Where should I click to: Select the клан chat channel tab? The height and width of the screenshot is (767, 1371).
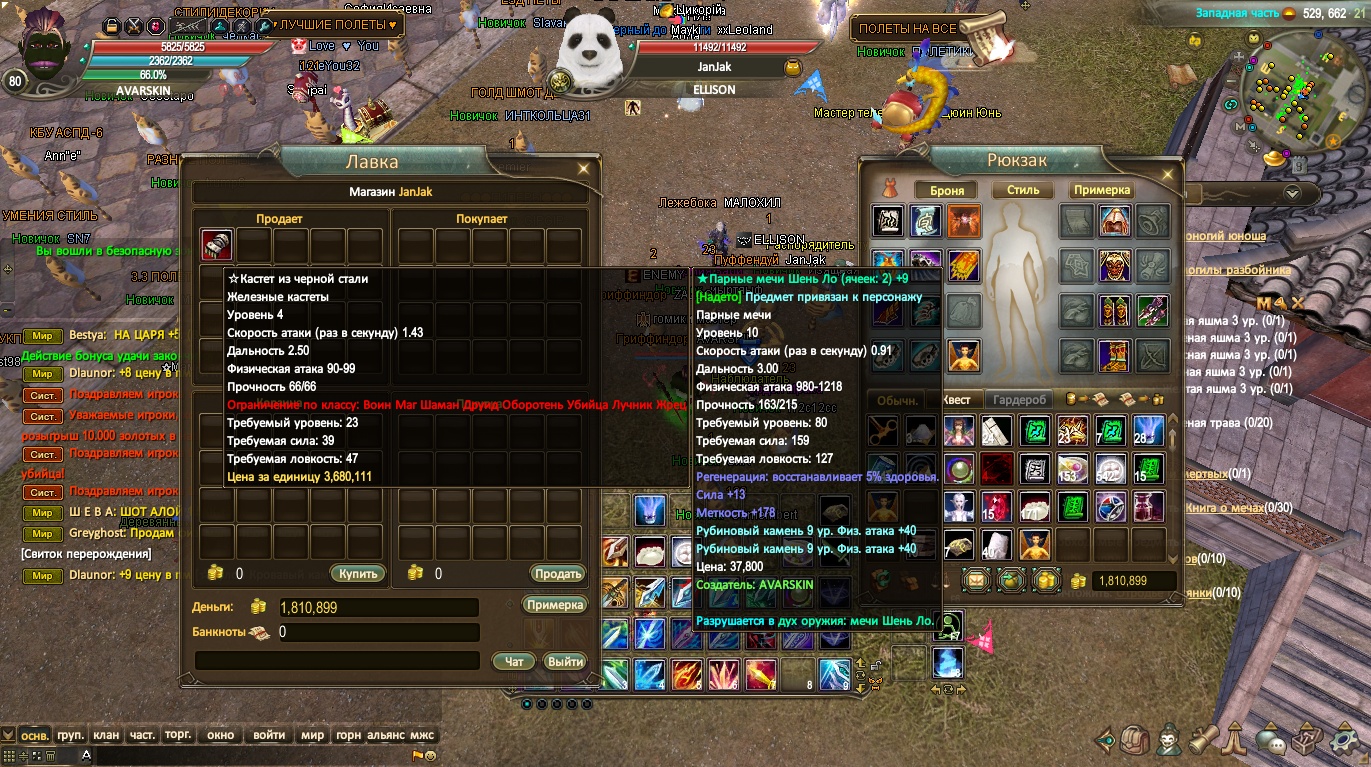click(x=106, y=735)
